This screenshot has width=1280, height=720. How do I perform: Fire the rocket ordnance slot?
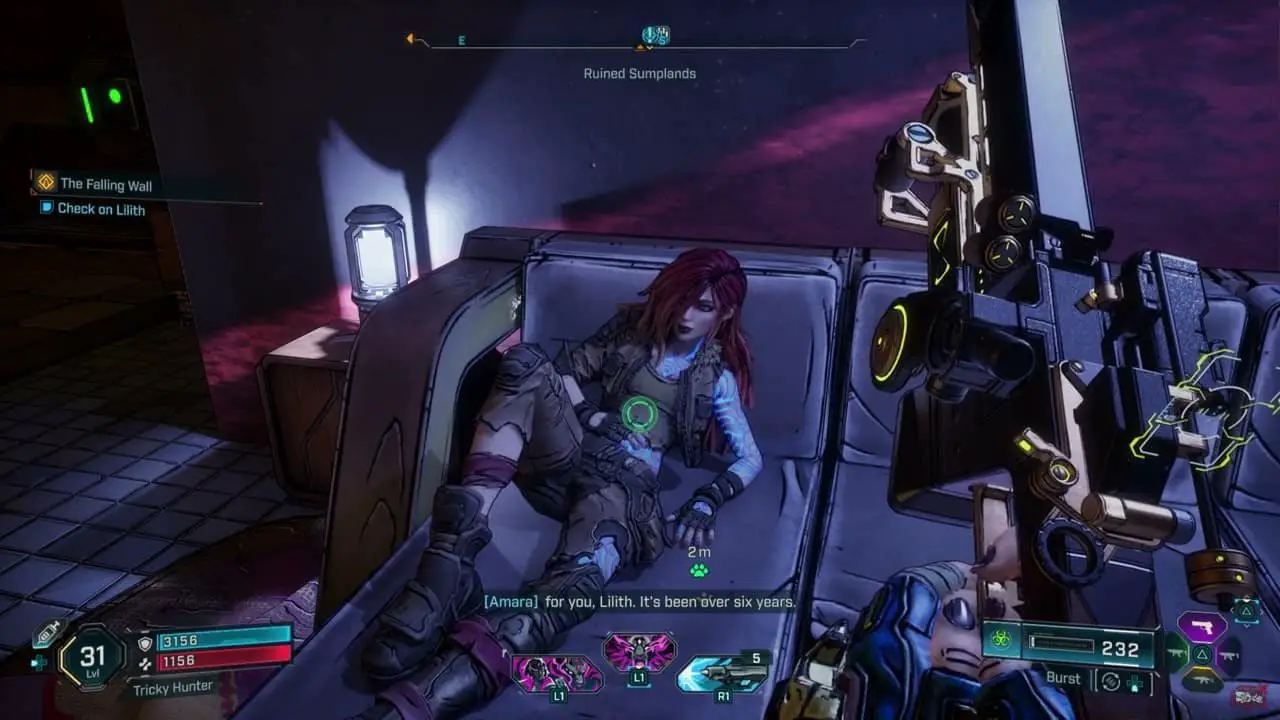722,673
